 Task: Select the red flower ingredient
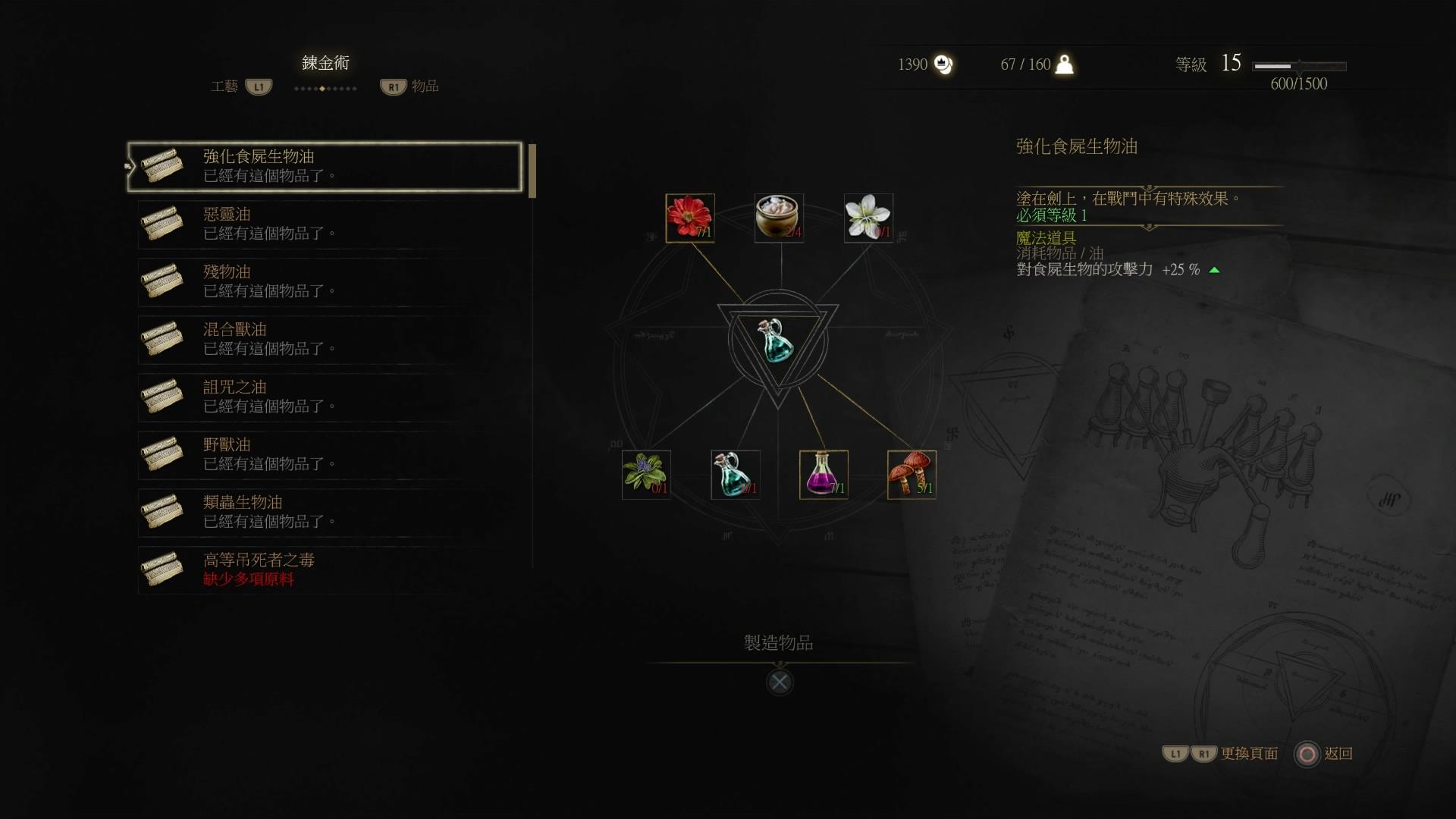689,218
